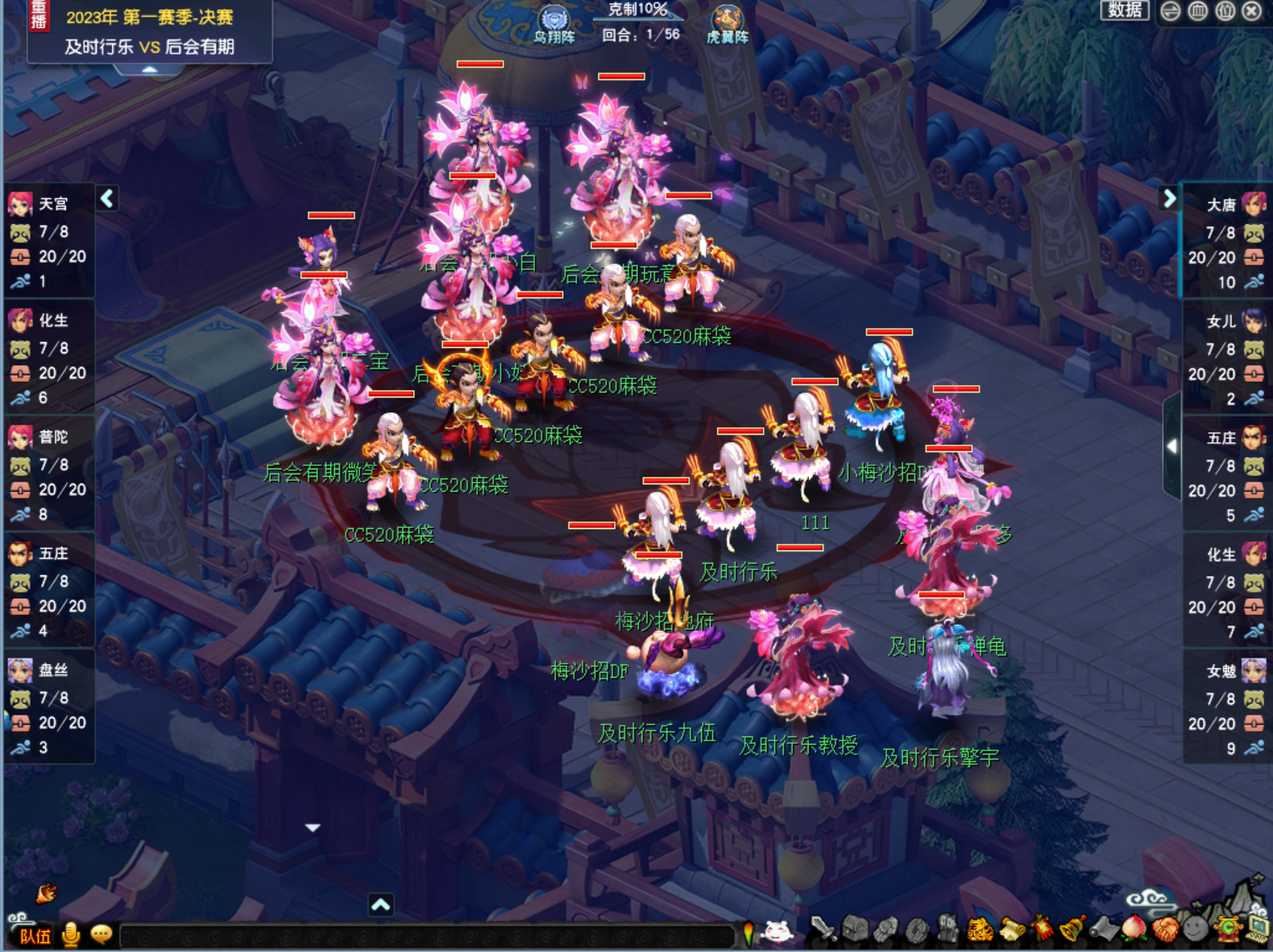Open the golden bell icon in toolbar
1273x952 pixels.
[1073, 930]
